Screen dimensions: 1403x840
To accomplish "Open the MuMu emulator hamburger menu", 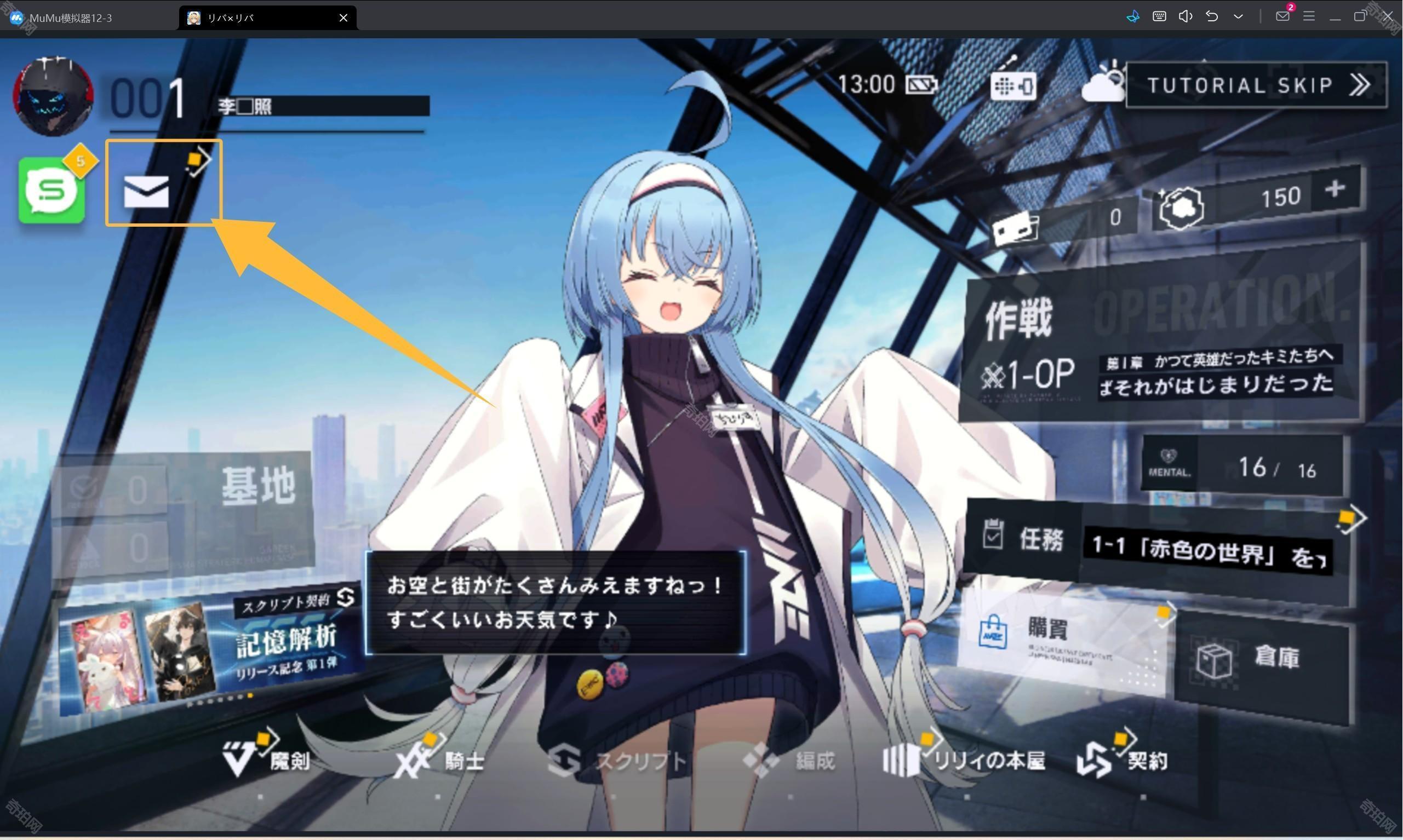I will tap(1308, 16).
